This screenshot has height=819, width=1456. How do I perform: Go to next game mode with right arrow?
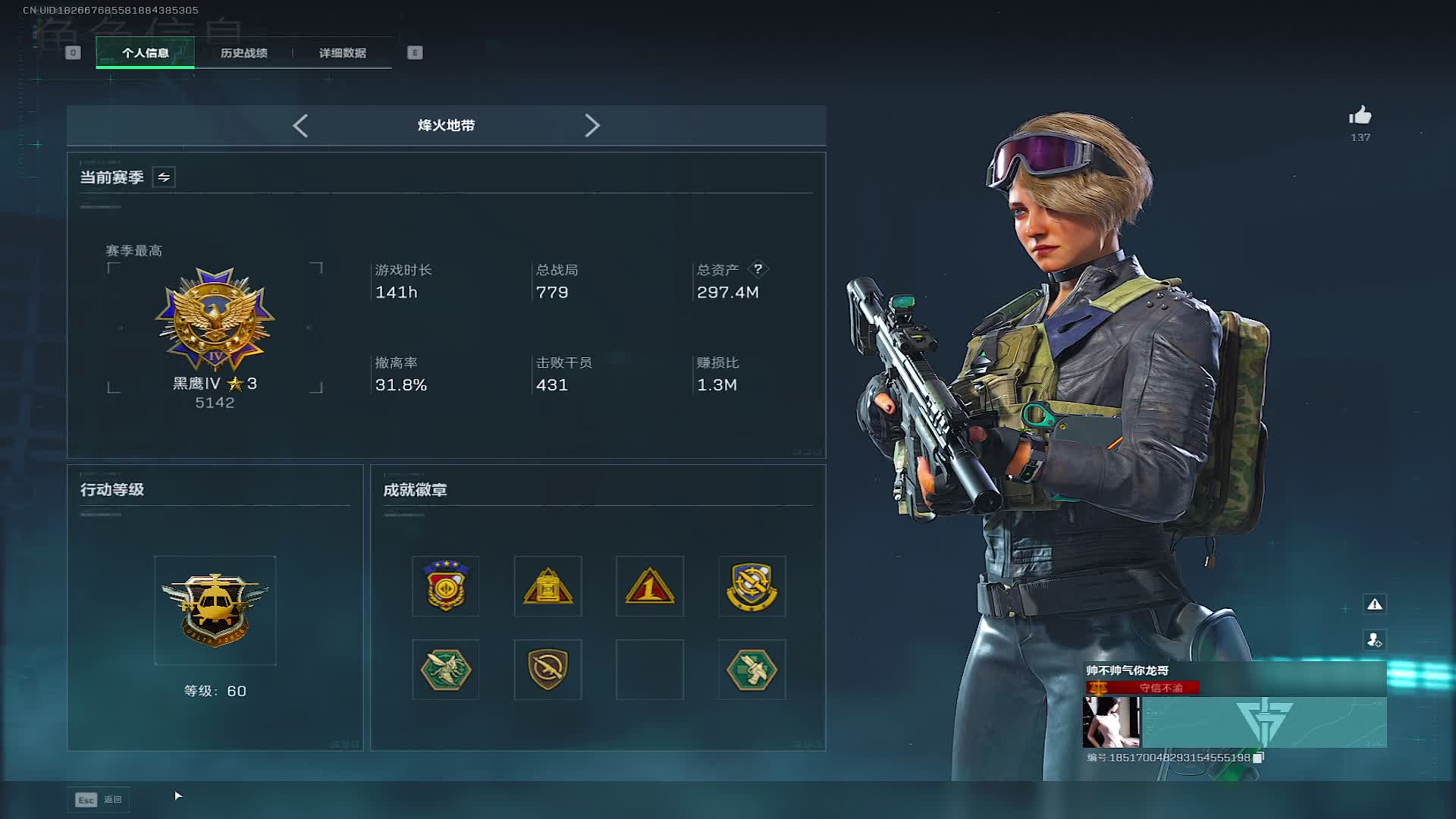click(x=592, y=126)
